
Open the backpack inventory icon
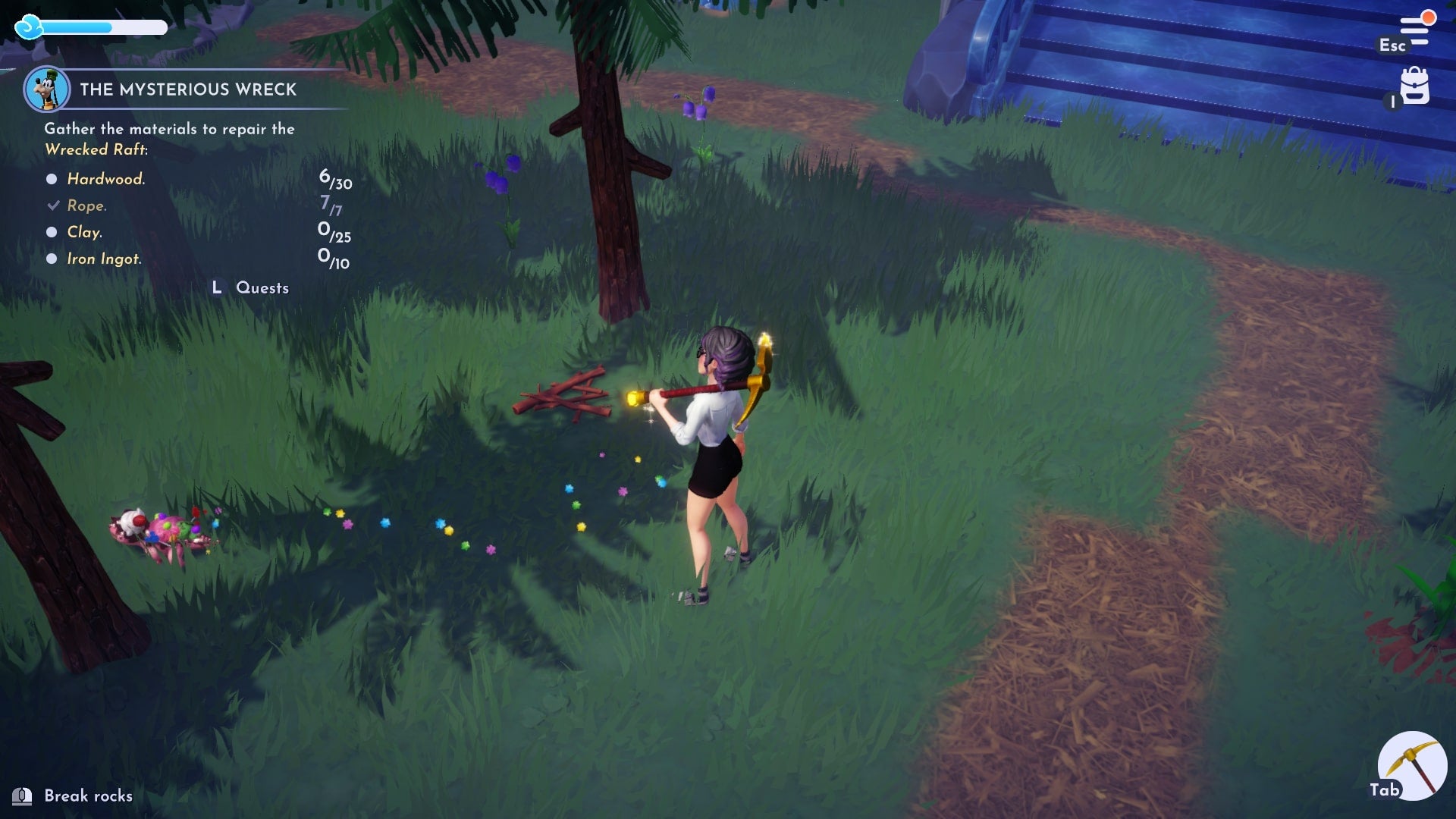[x=1414, y=86]
